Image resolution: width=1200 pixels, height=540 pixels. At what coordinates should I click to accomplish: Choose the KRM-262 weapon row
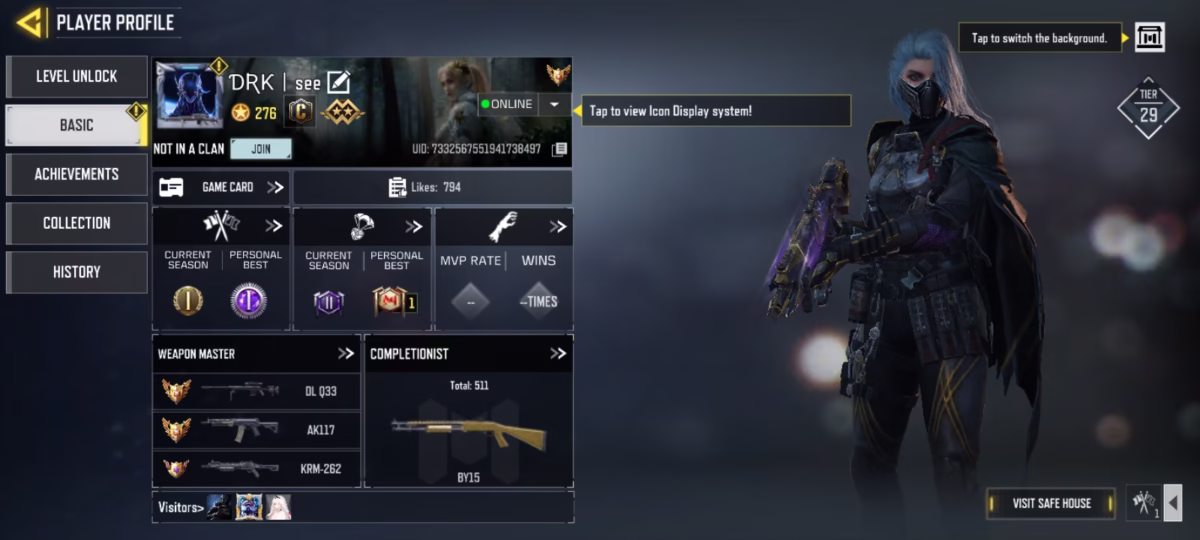(x=256, y=468)
